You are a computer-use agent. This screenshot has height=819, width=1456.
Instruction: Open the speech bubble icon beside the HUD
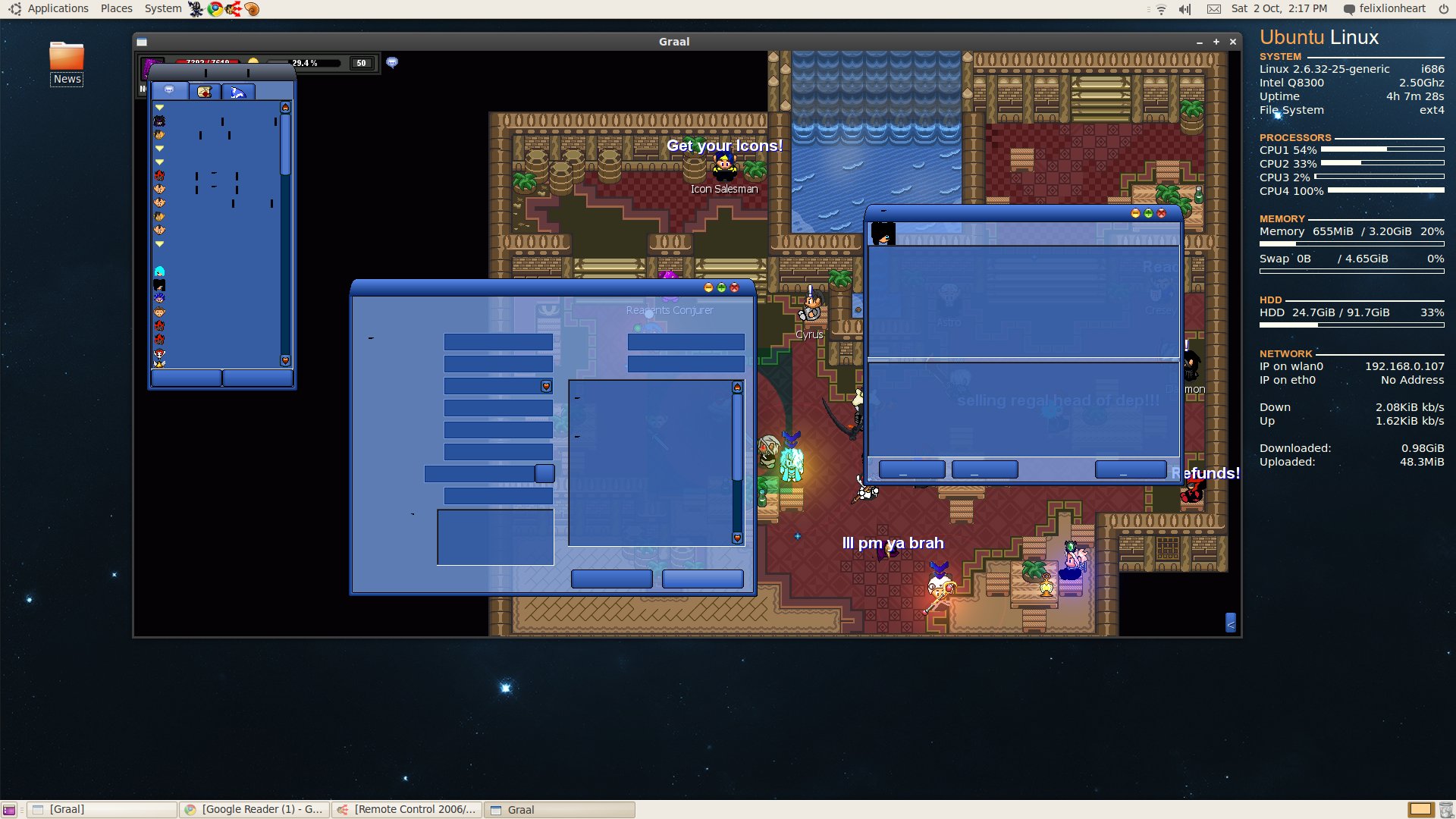[x=392, y=62]
